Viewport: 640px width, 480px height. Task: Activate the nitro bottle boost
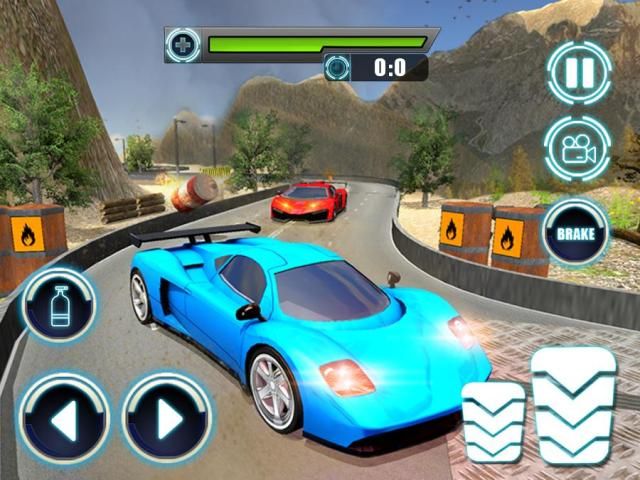point(60,304)
